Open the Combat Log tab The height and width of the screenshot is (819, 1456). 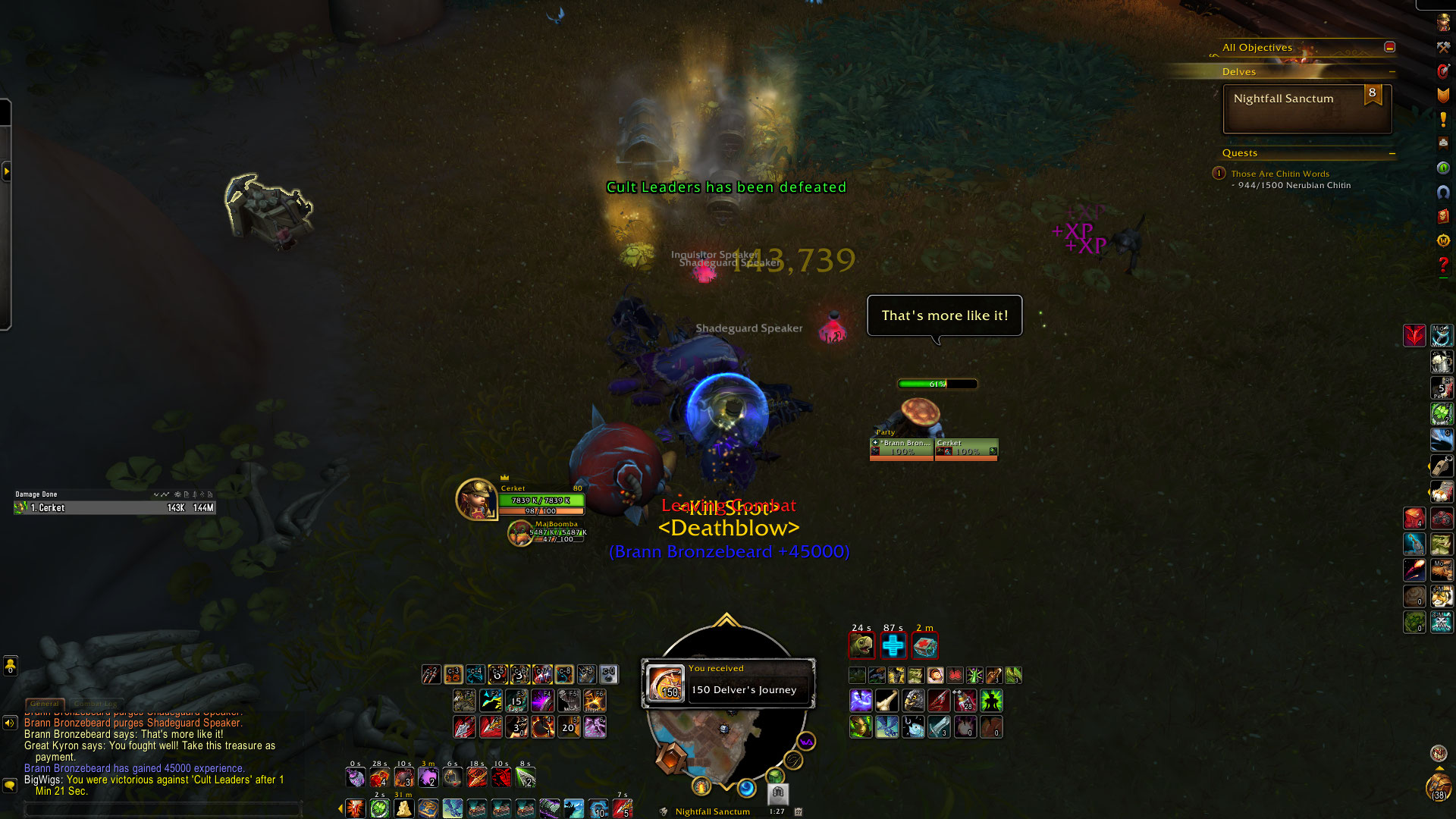(96, 704)
